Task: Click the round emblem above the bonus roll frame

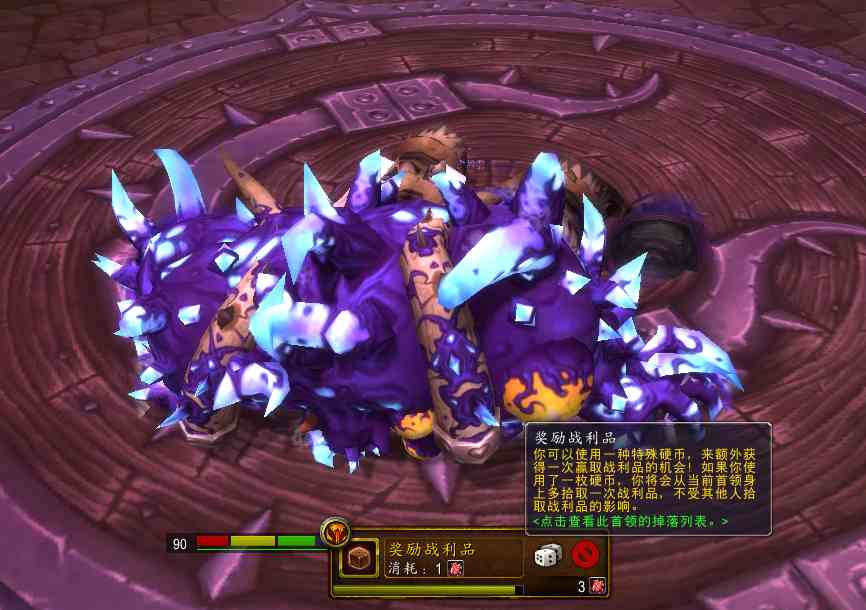Action: [335, 530]
